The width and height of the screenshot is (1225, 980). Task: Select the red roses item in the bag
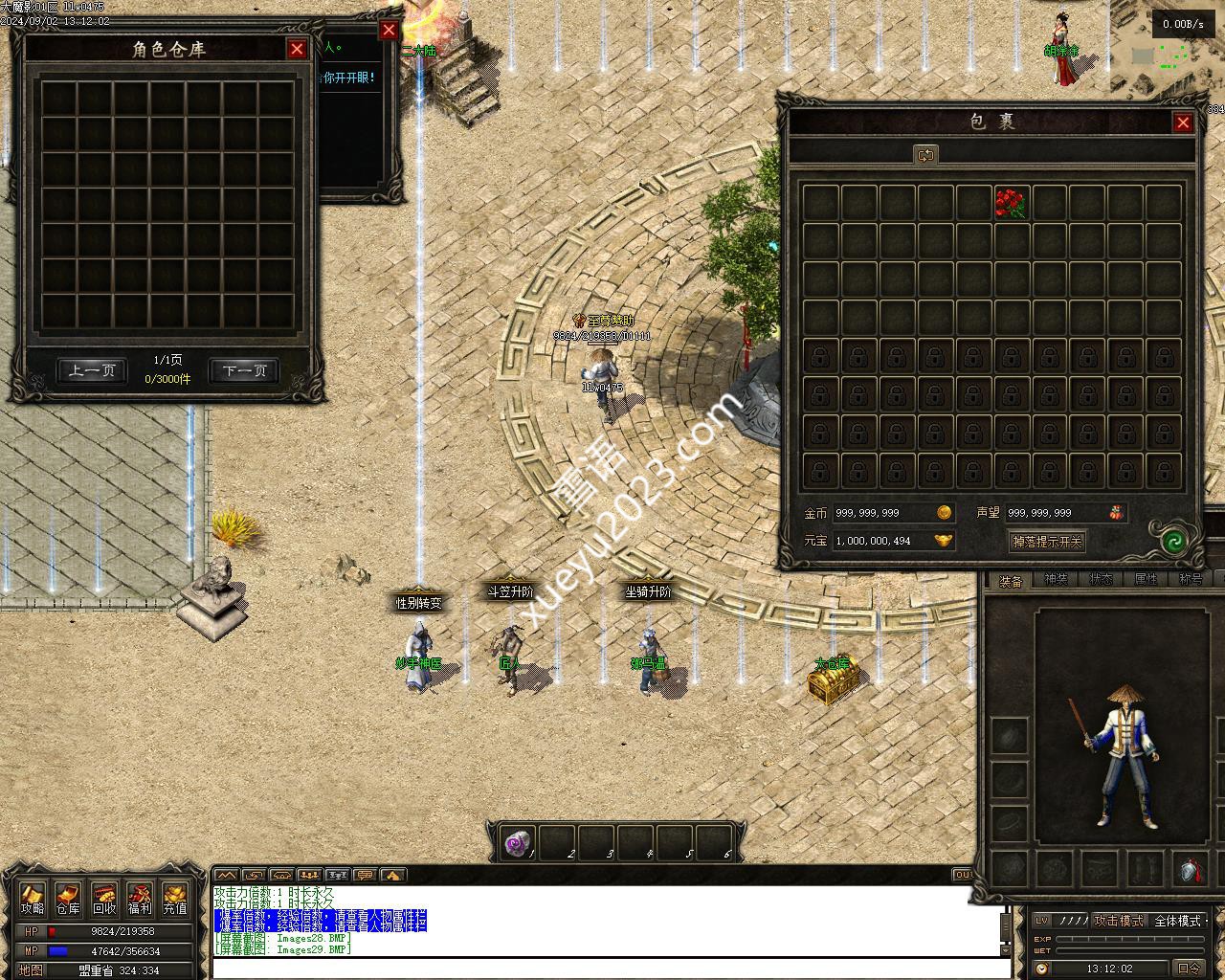tap(1011, 202)
